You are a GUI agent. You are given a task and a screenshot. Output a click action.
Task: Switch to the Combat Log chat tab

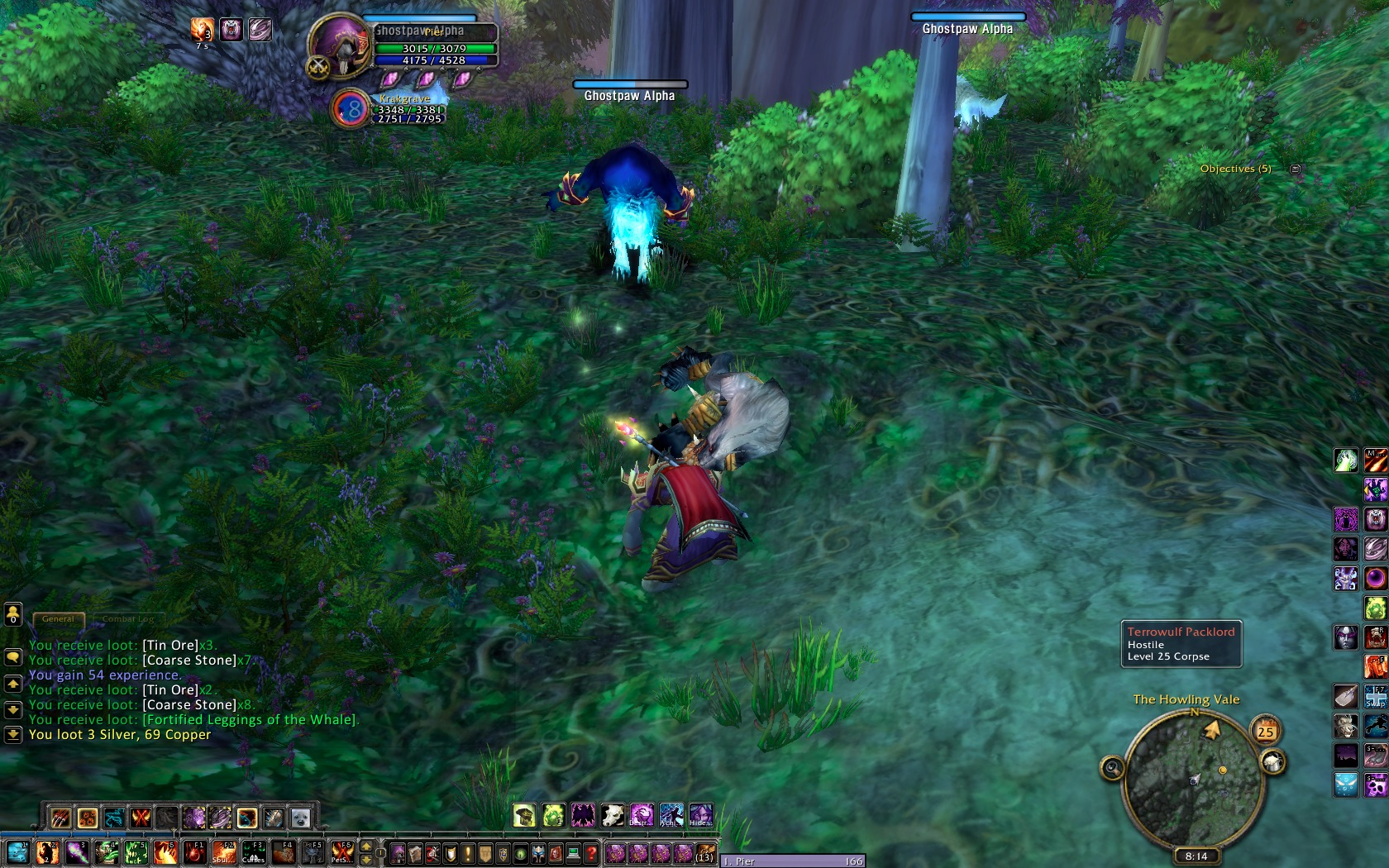[128, 618]
